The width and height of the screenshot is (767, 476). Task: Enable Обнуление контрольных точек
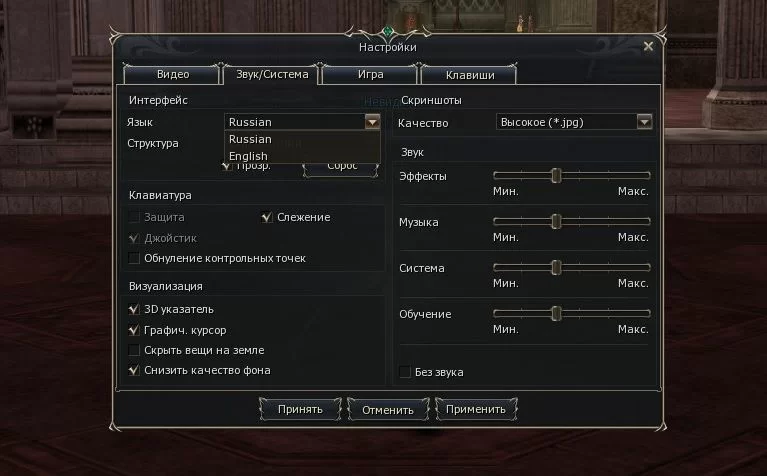click(135, 259)
